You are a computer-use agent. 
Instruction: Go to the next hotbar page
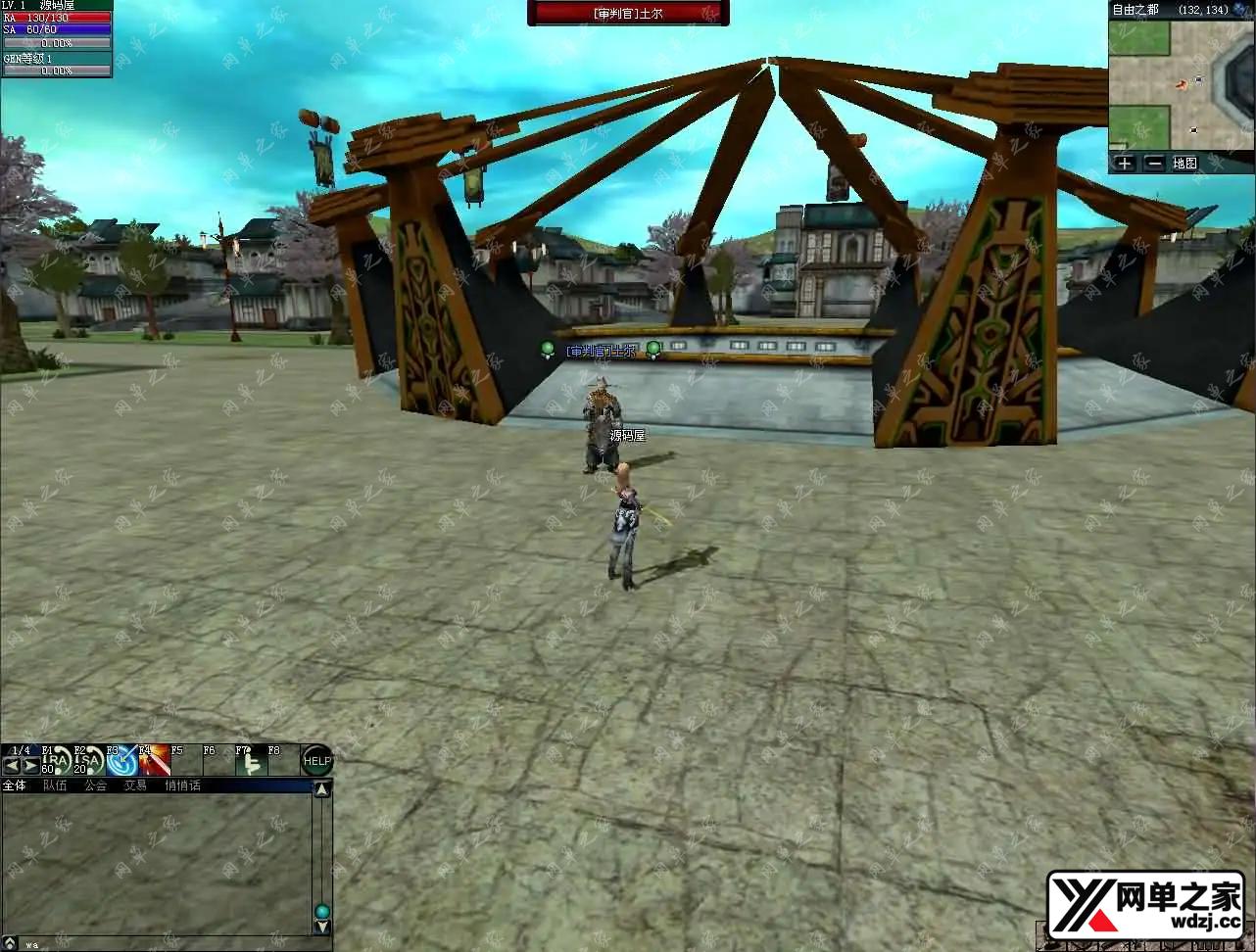pyautogui.click(x=31, y=766)
